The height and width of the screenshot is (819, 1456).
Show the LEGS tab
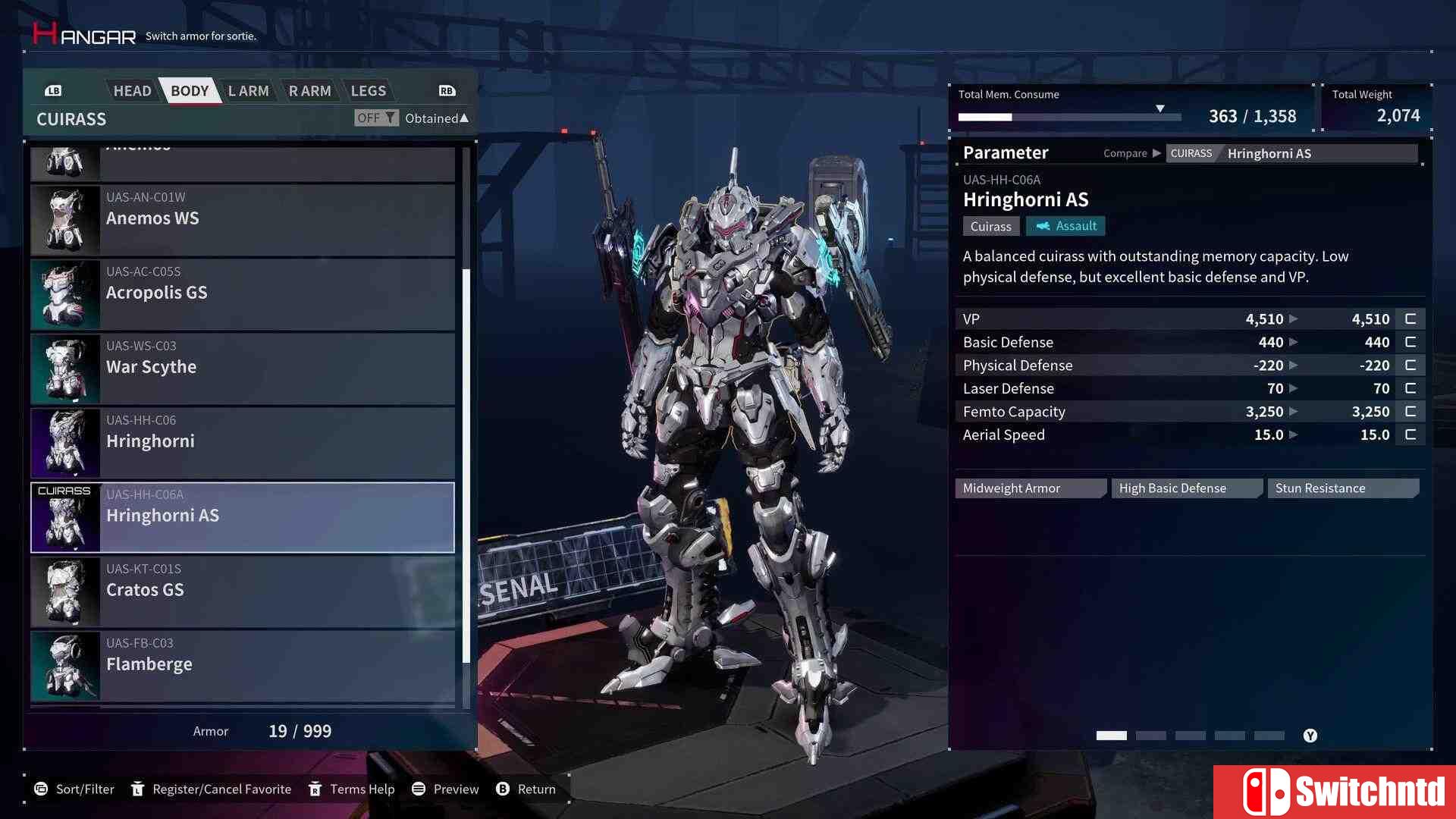click(368, 91)
